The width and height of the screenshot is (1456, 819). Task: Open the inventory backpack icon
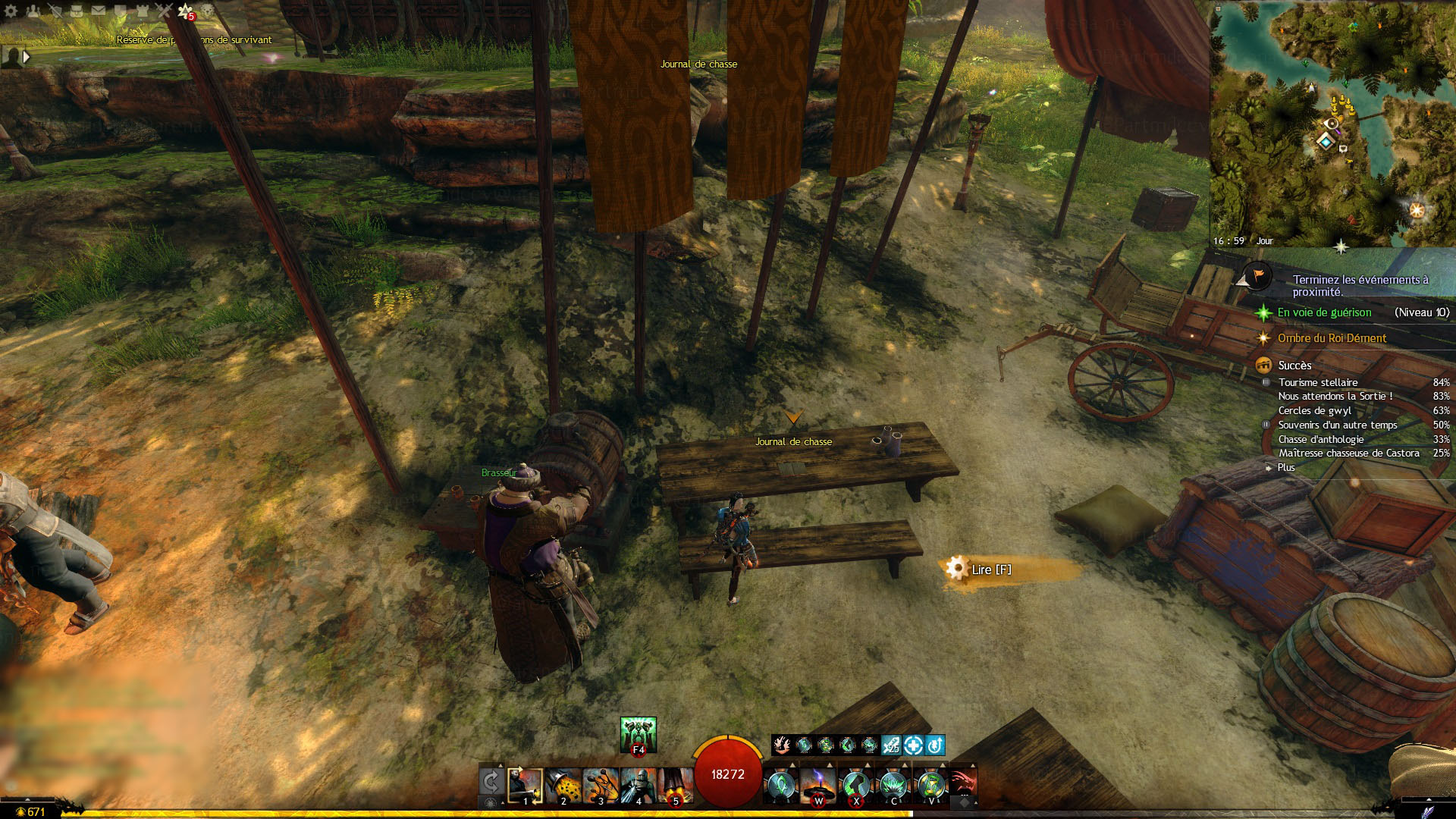tap(76, 11)
